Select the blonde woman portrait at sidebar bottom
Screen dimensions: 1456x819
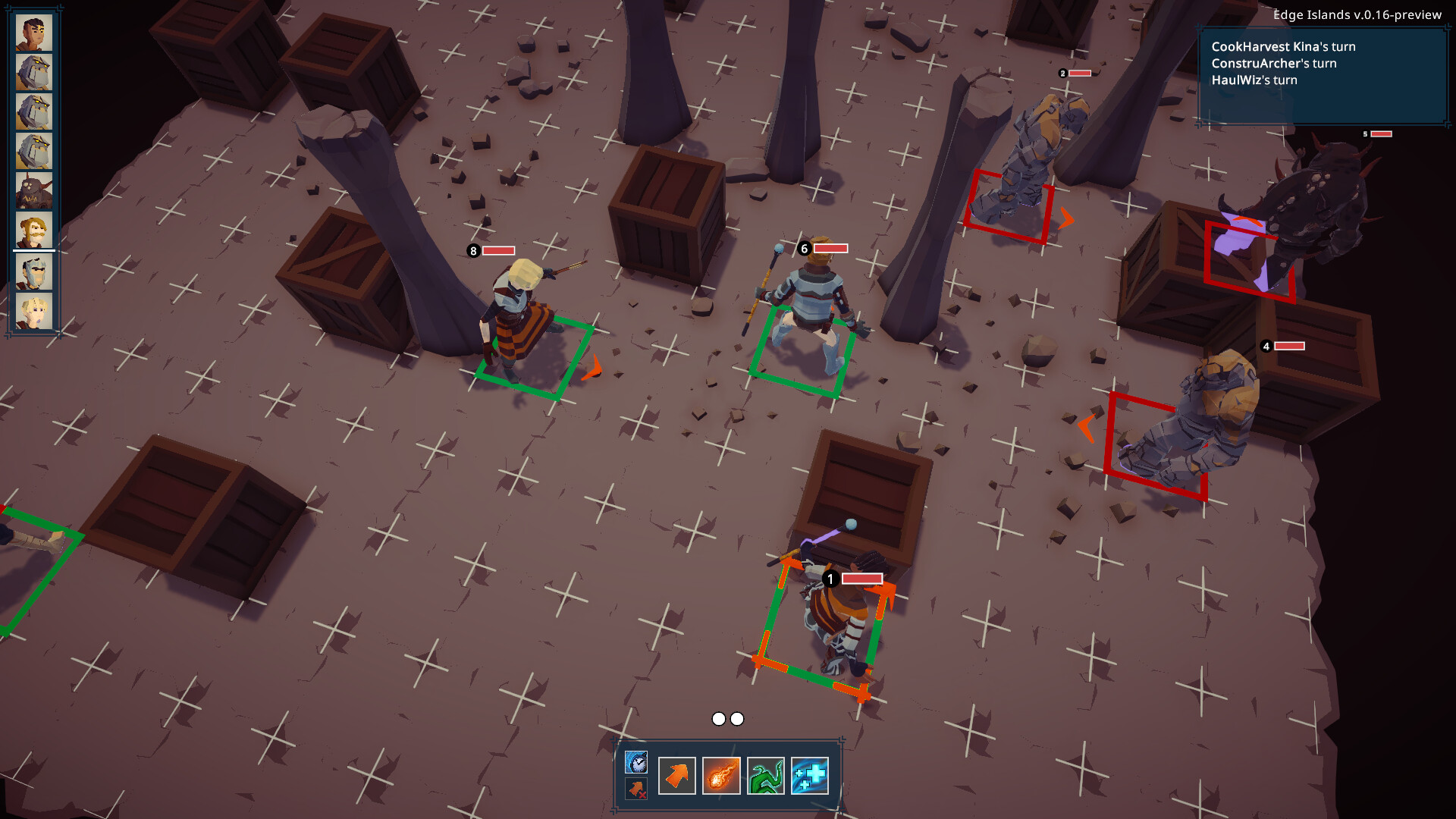(33, 311)
